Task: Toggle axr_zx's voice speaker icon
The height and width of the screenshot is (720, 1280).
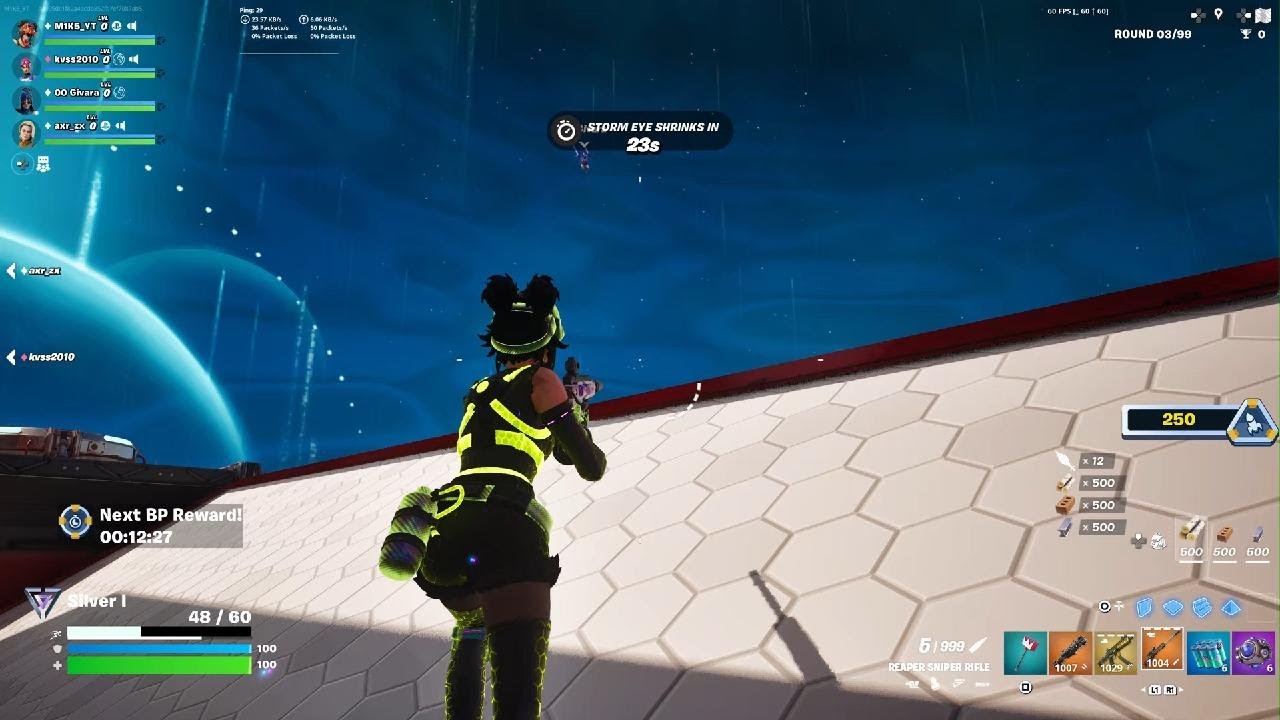Action: tap(120, 126)
